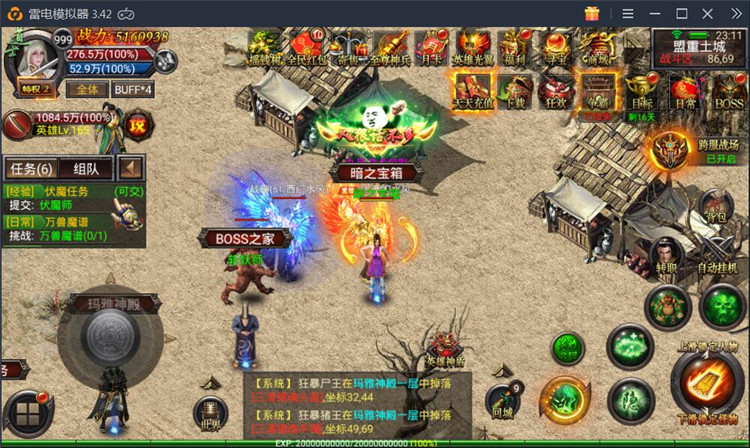
Task: Open the 寻宝 treasure hunt icon
Action: 557,45
